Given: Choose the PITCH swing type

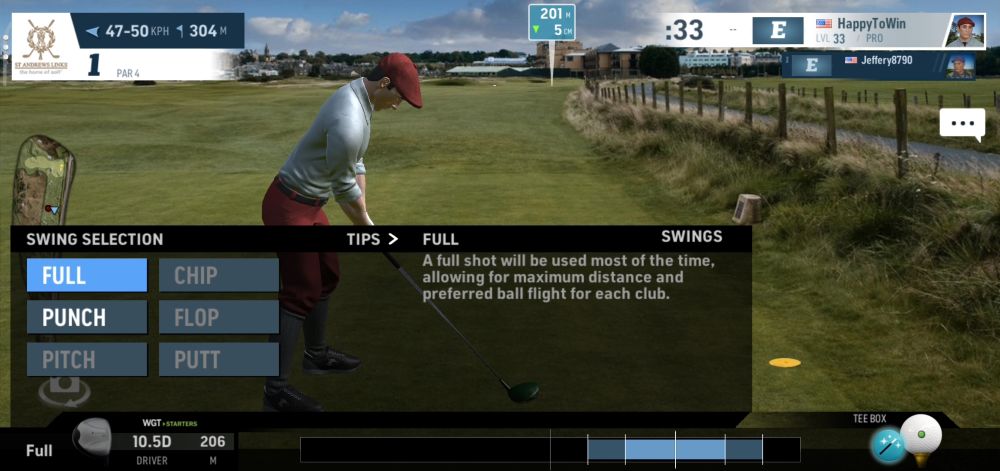Looking at the screenshot, I should pyautogui.click(x=87, y=359).
